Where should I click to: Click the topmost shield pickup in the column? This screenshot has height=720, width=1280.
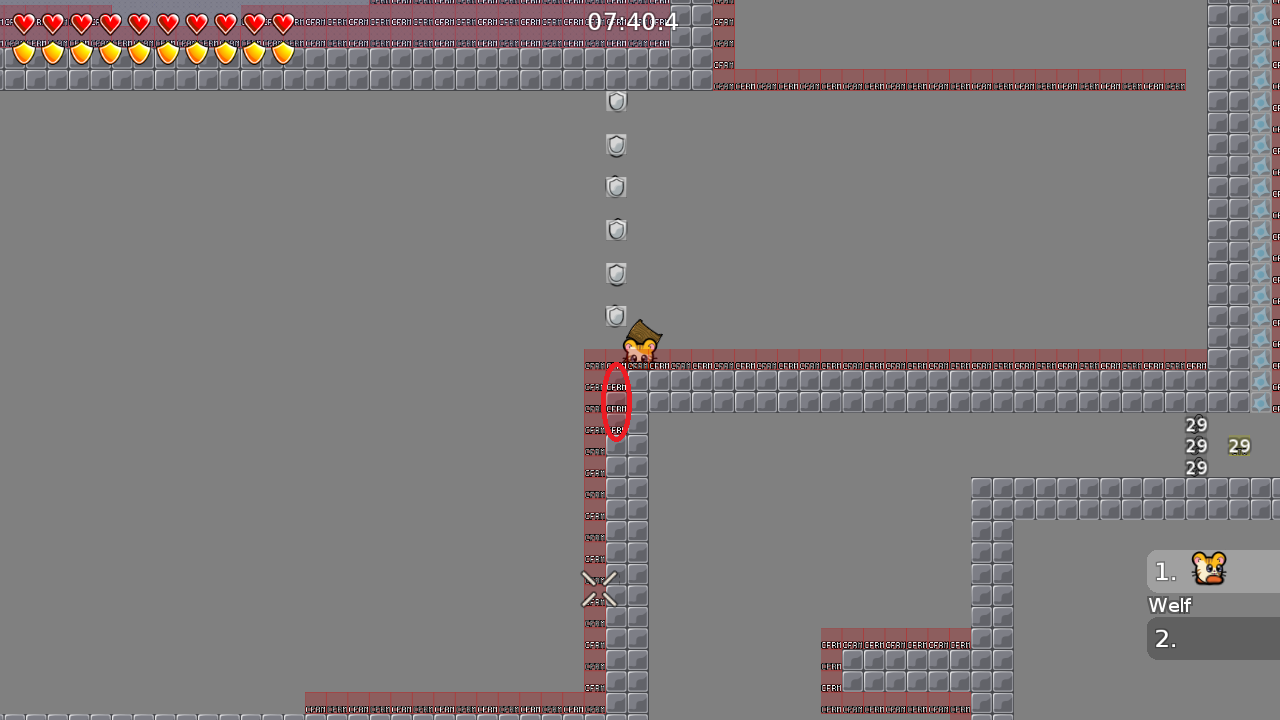coord(615,101)
